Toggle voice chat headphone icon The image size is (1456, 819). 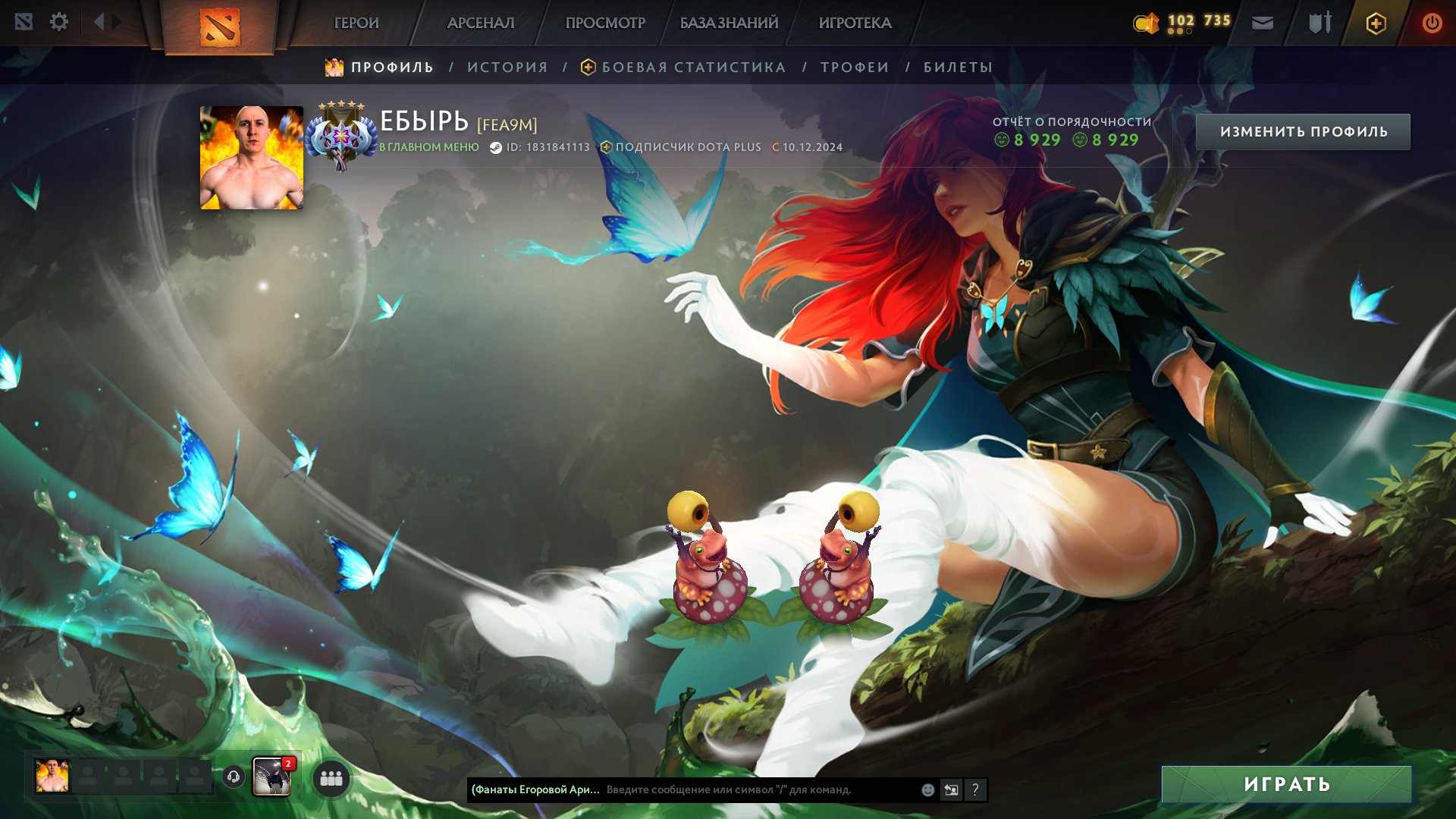tap(232, 777)
